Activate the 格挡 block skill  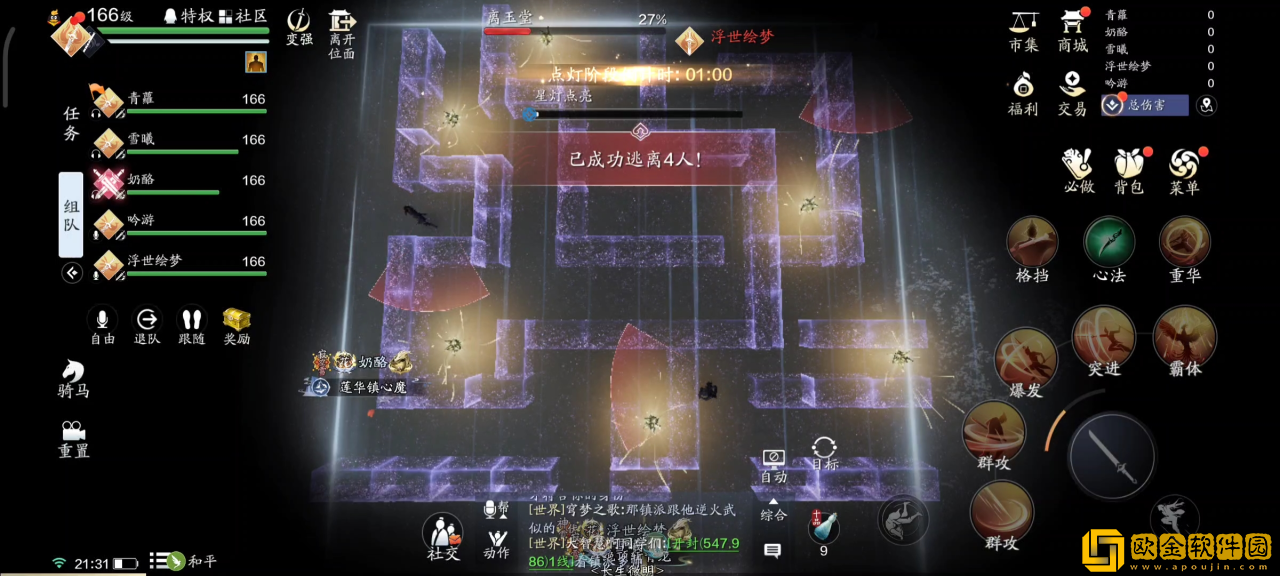(x=1032, y=250)
